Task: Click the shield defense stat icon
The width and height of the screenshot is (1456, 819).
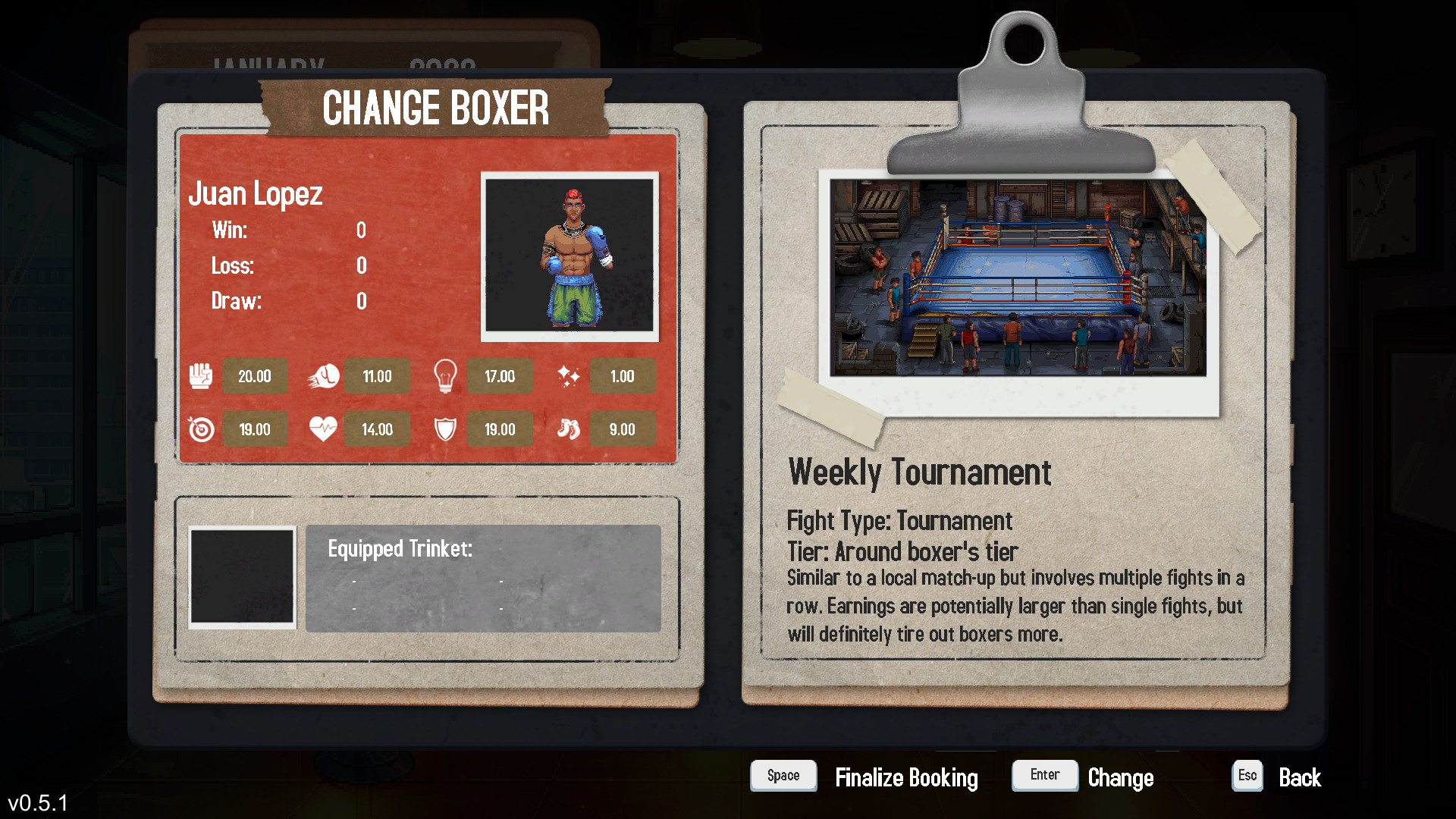Action: (x=446, y=428)
